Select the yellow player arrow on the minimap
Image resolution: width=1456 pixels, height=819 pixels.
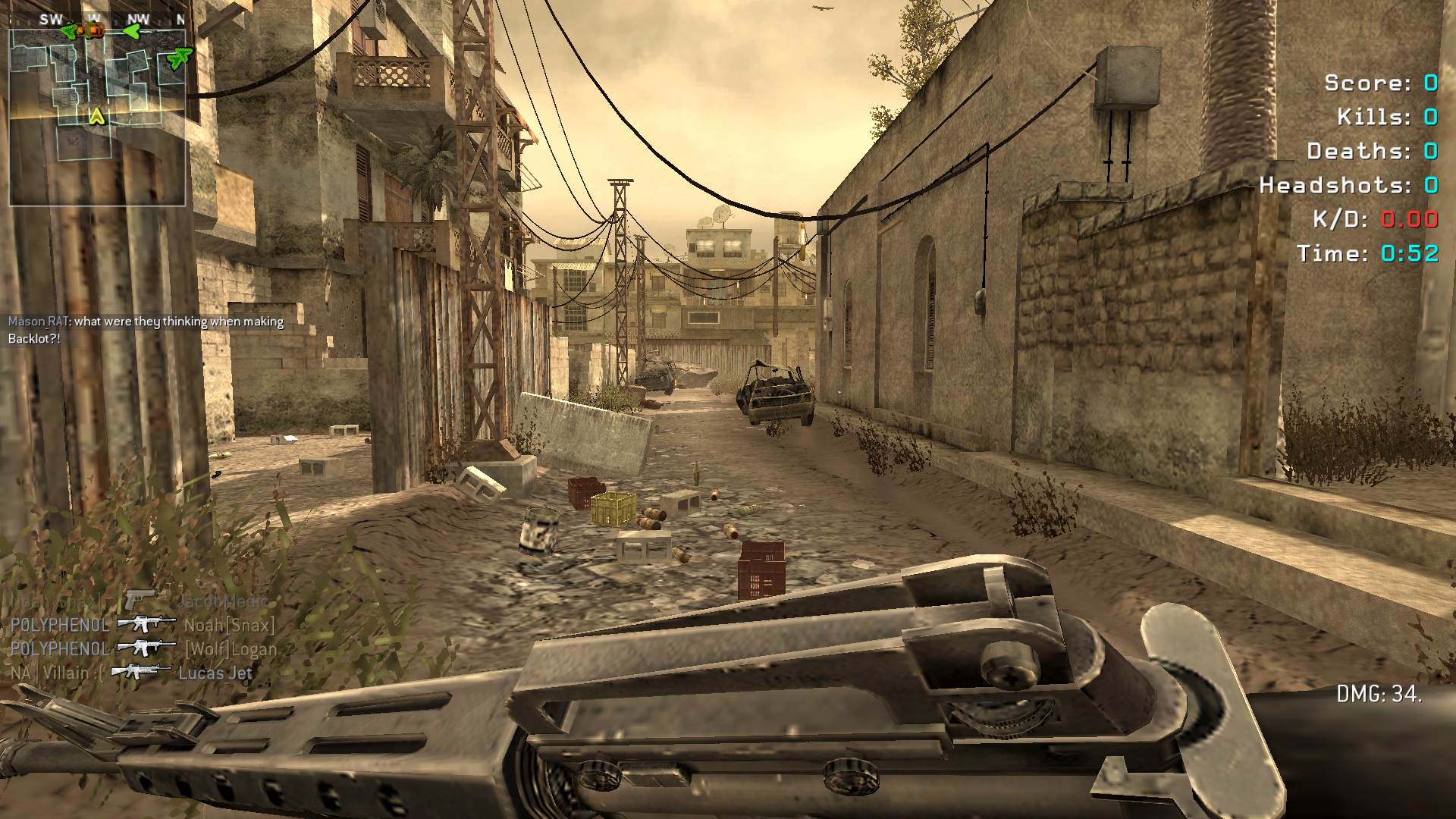(x=96, y=116)
